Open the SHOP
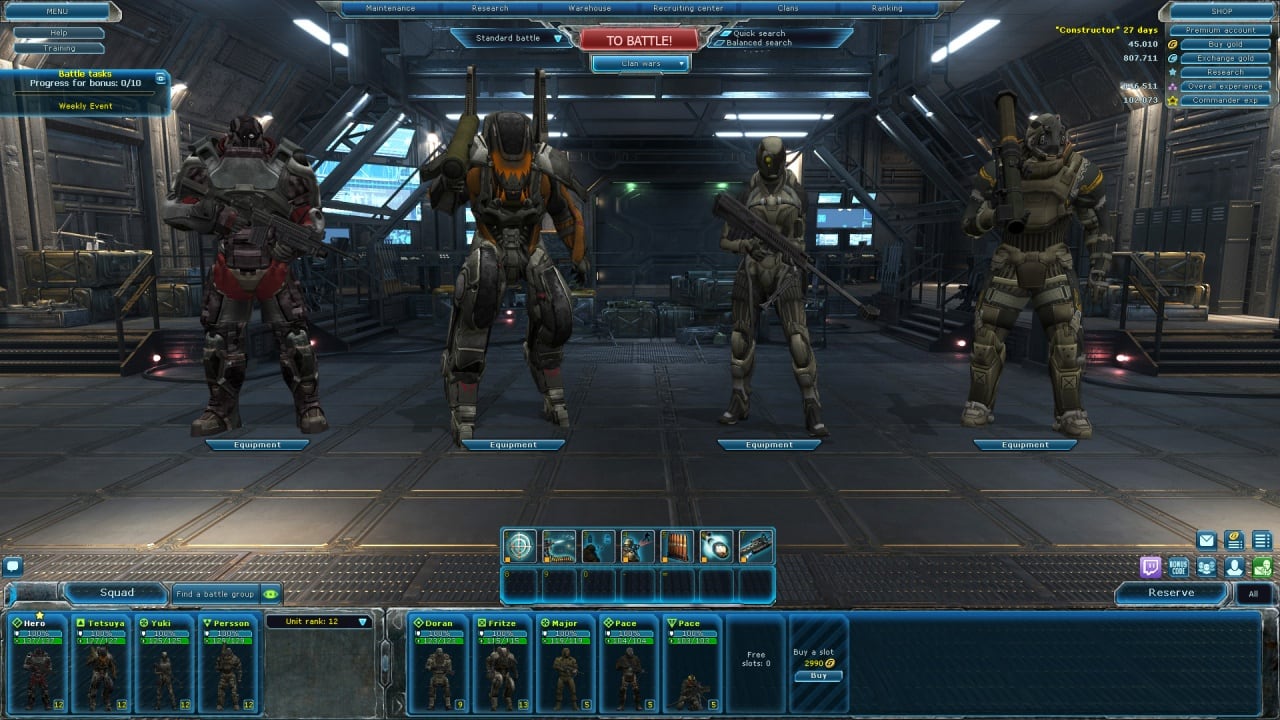1280x720 pixels. 1221,11
